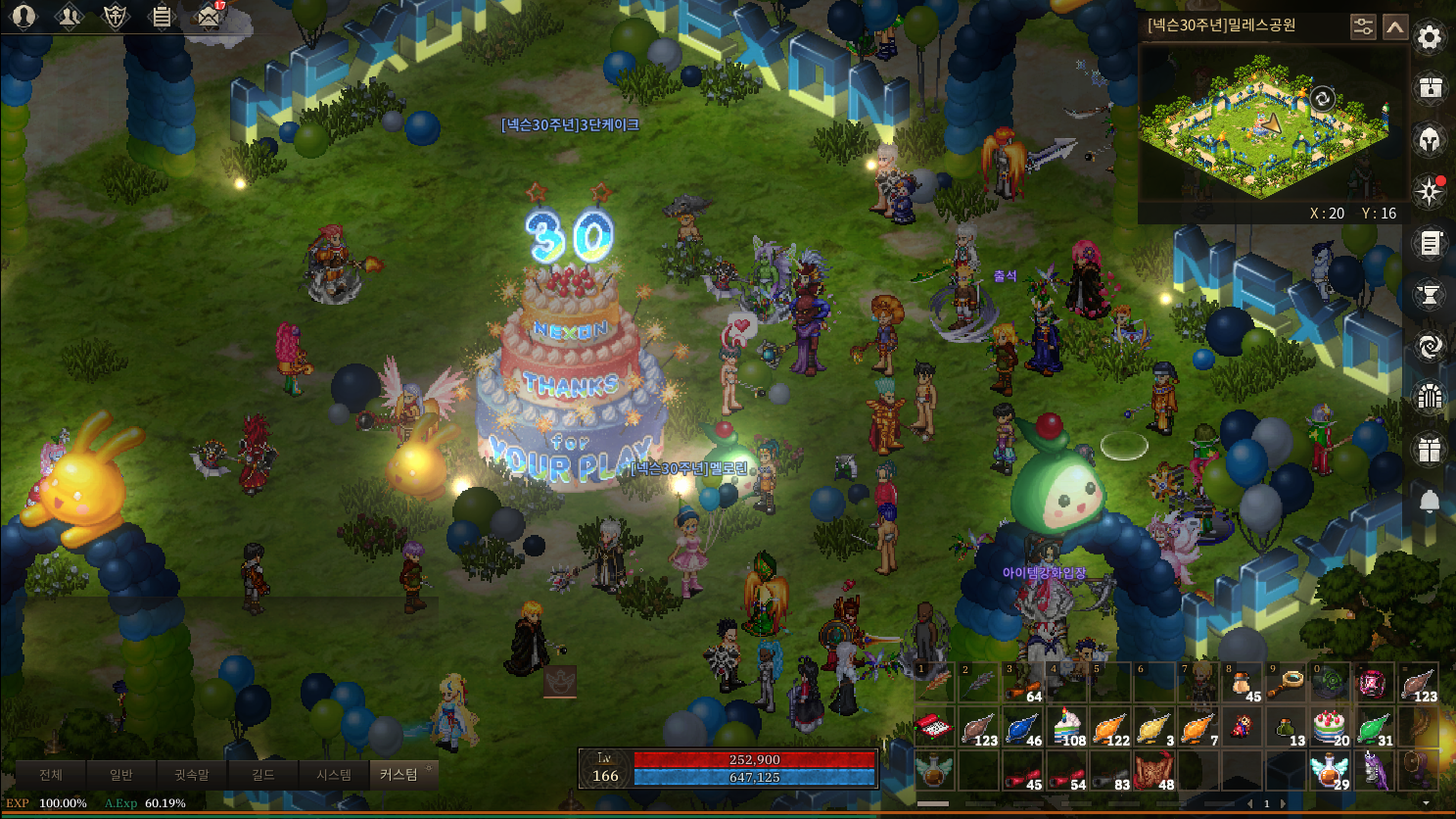Select the 귓속말 whisper chat tab
This screenshot has width=1456, height=819.
pos(191,775)
